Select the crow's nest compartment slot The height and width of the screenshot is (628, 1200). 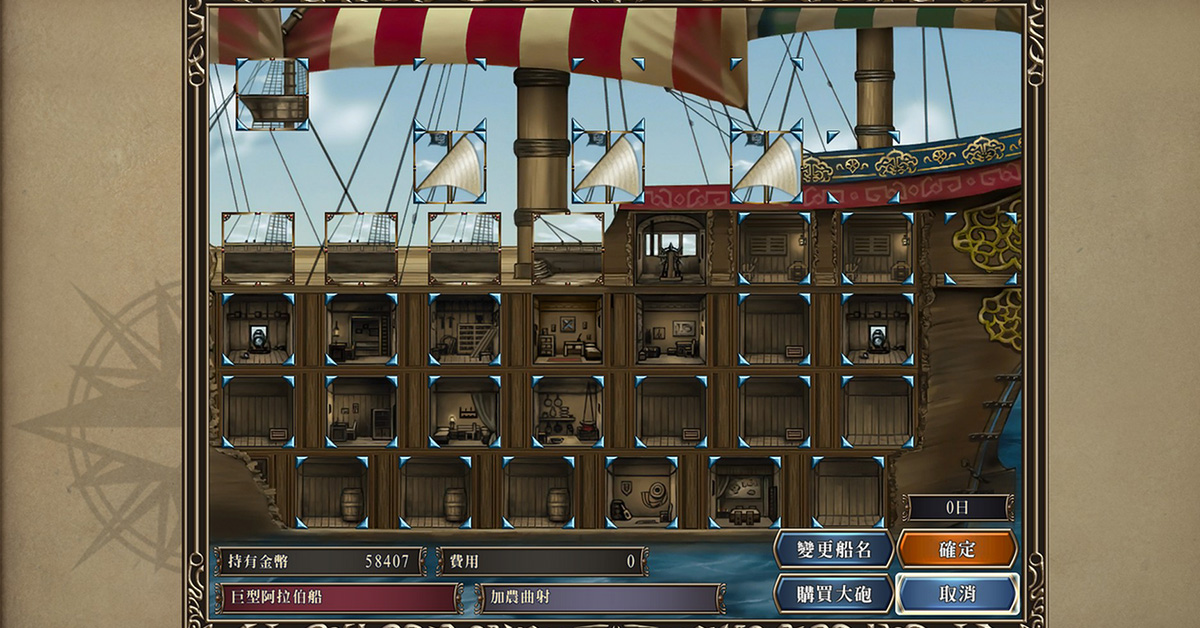(x=272, y=93)
